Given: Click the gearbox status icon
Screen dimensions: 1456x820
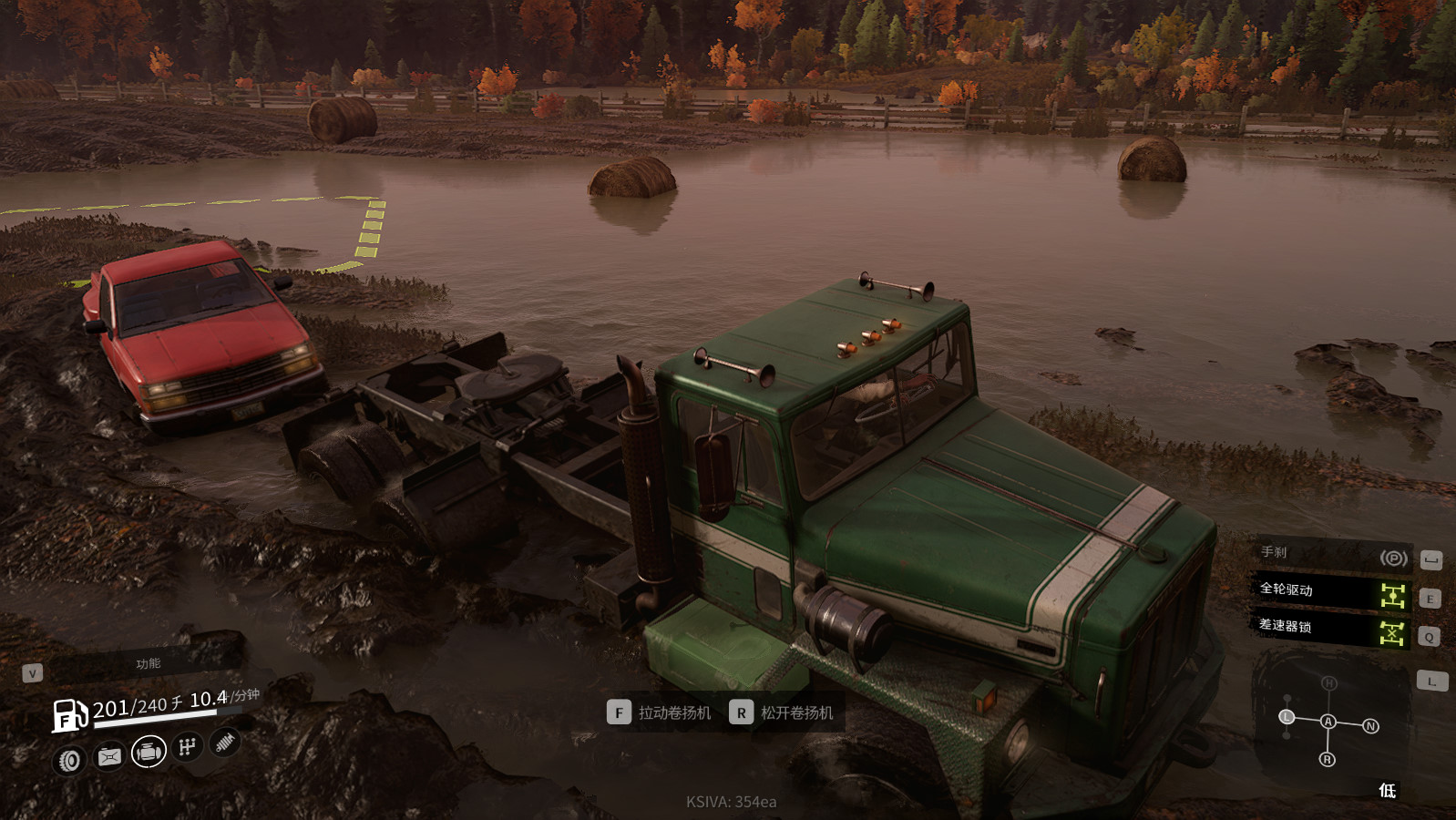Looking at the screenshot, I should [x=188, y=747].
